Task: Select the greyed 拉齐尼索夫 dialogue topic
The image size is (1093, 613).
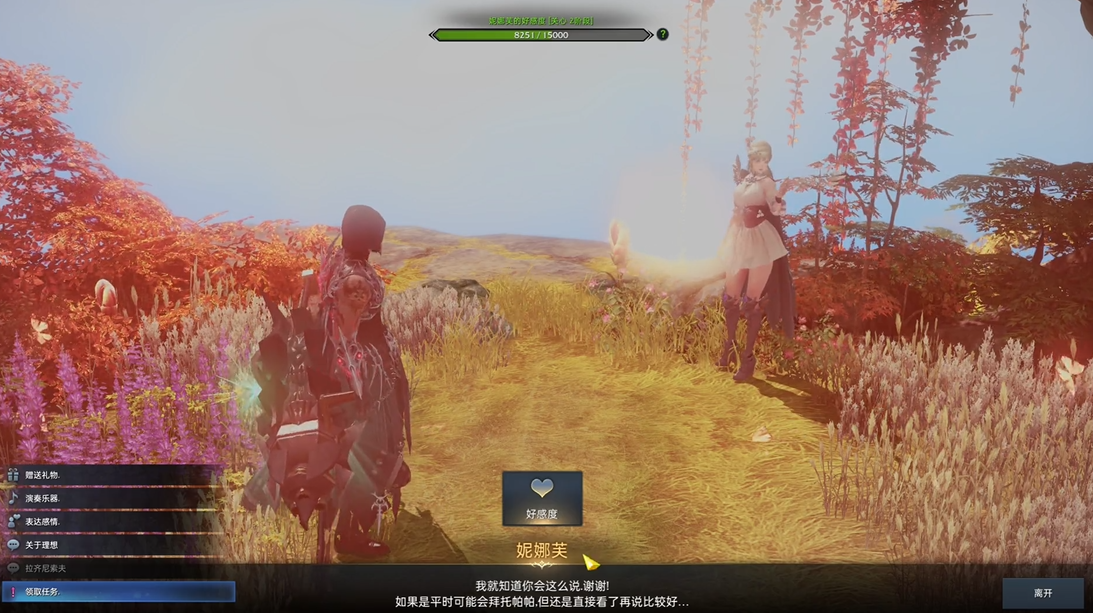Action: (46, 568)
